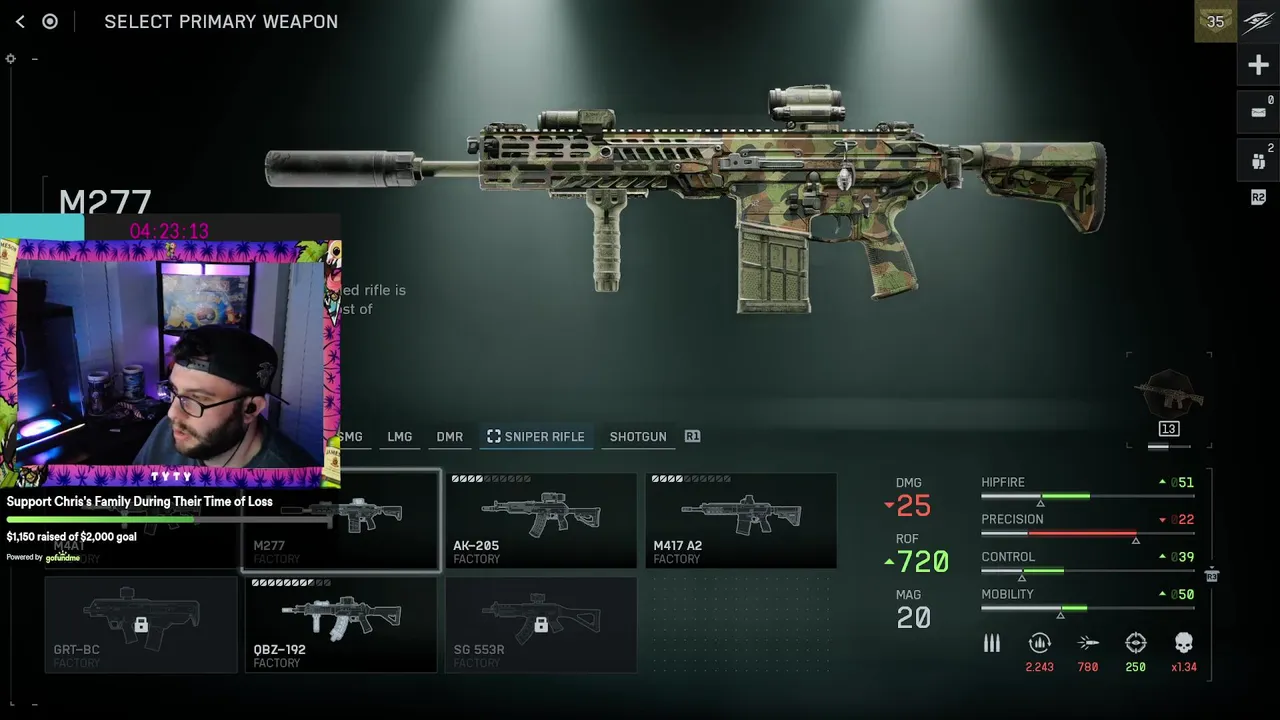
Task: Click the plus icon at top right
Action: pos(1258,66)
